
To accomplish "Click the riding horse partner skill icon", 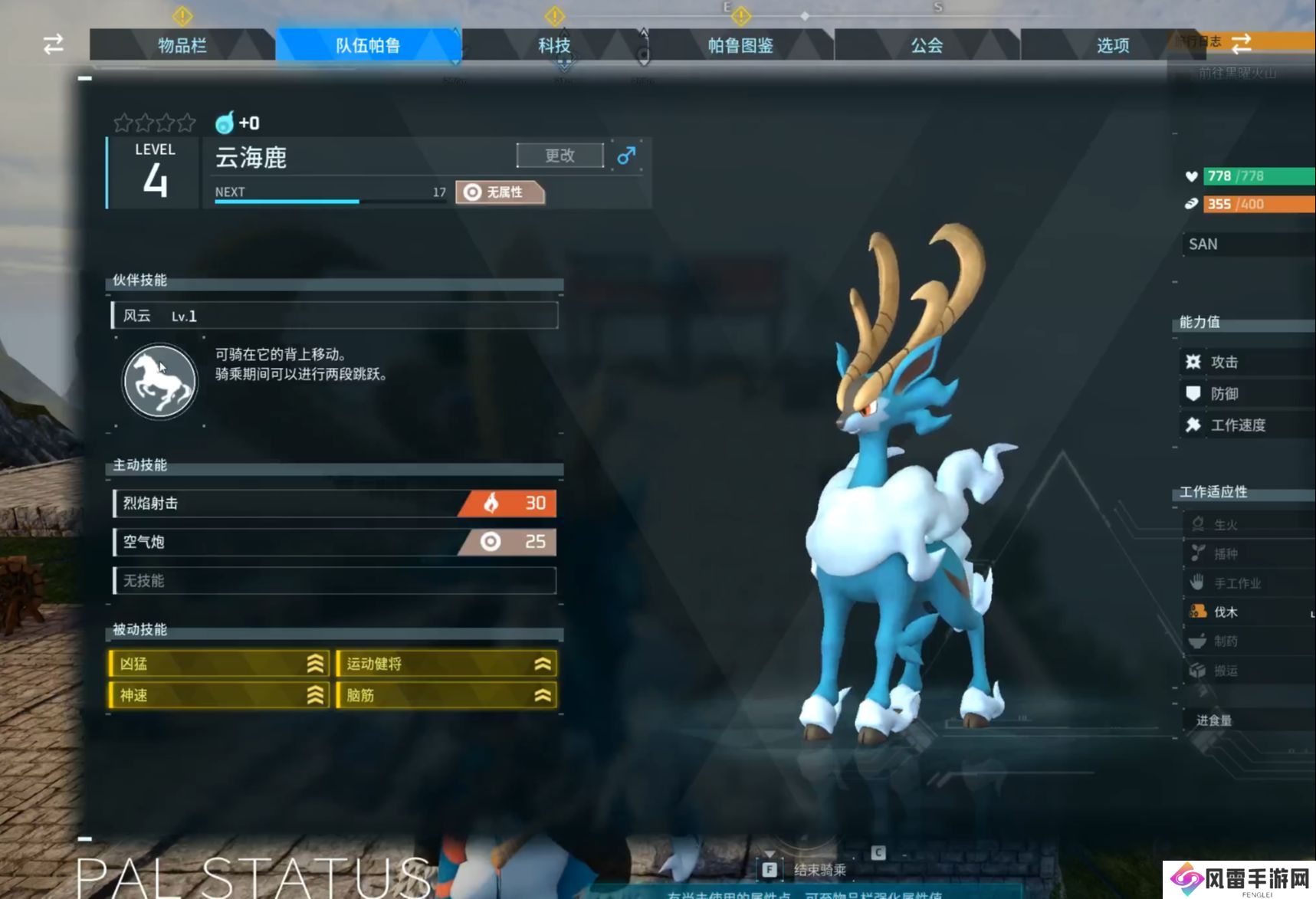I will (x=159, y=381).
